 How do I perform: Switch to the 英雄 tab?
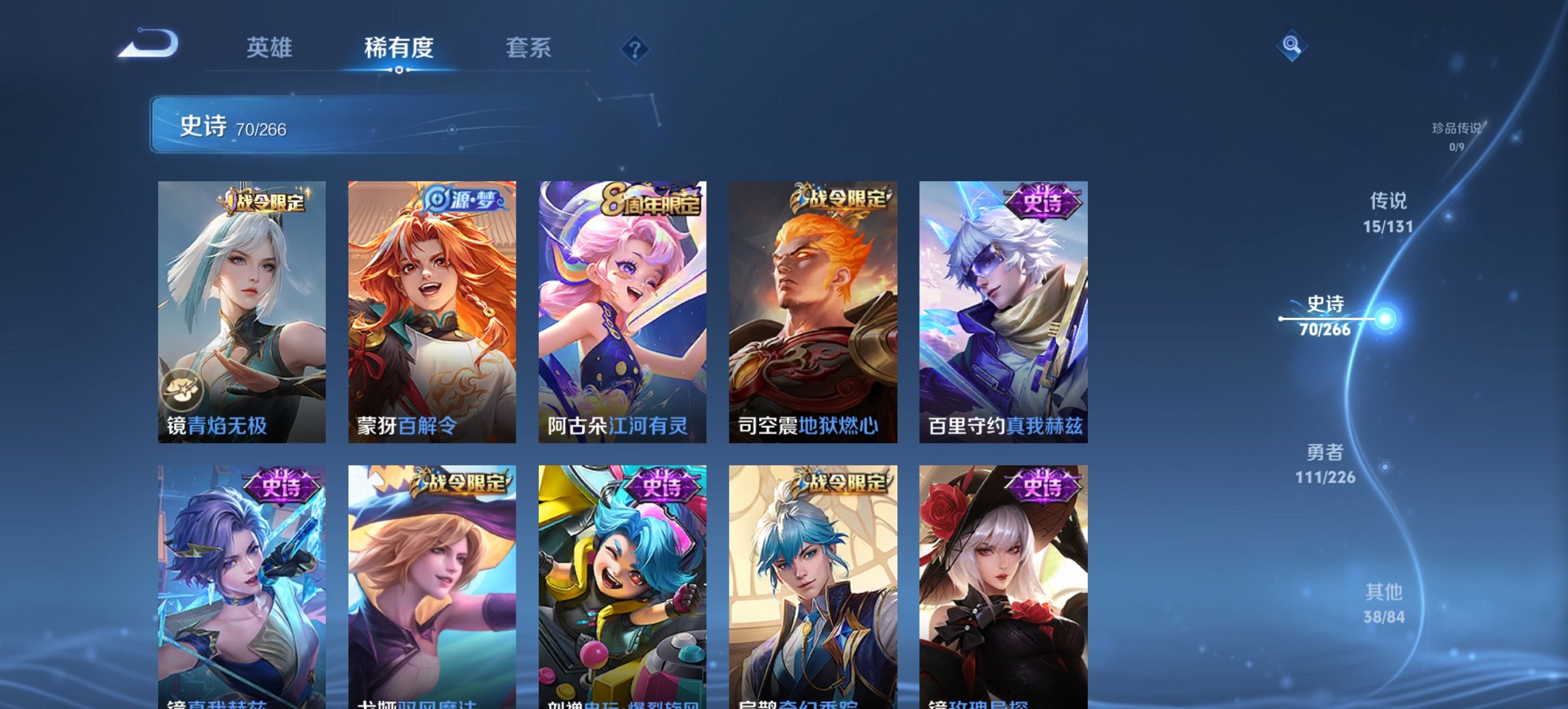tap(271, 46)
